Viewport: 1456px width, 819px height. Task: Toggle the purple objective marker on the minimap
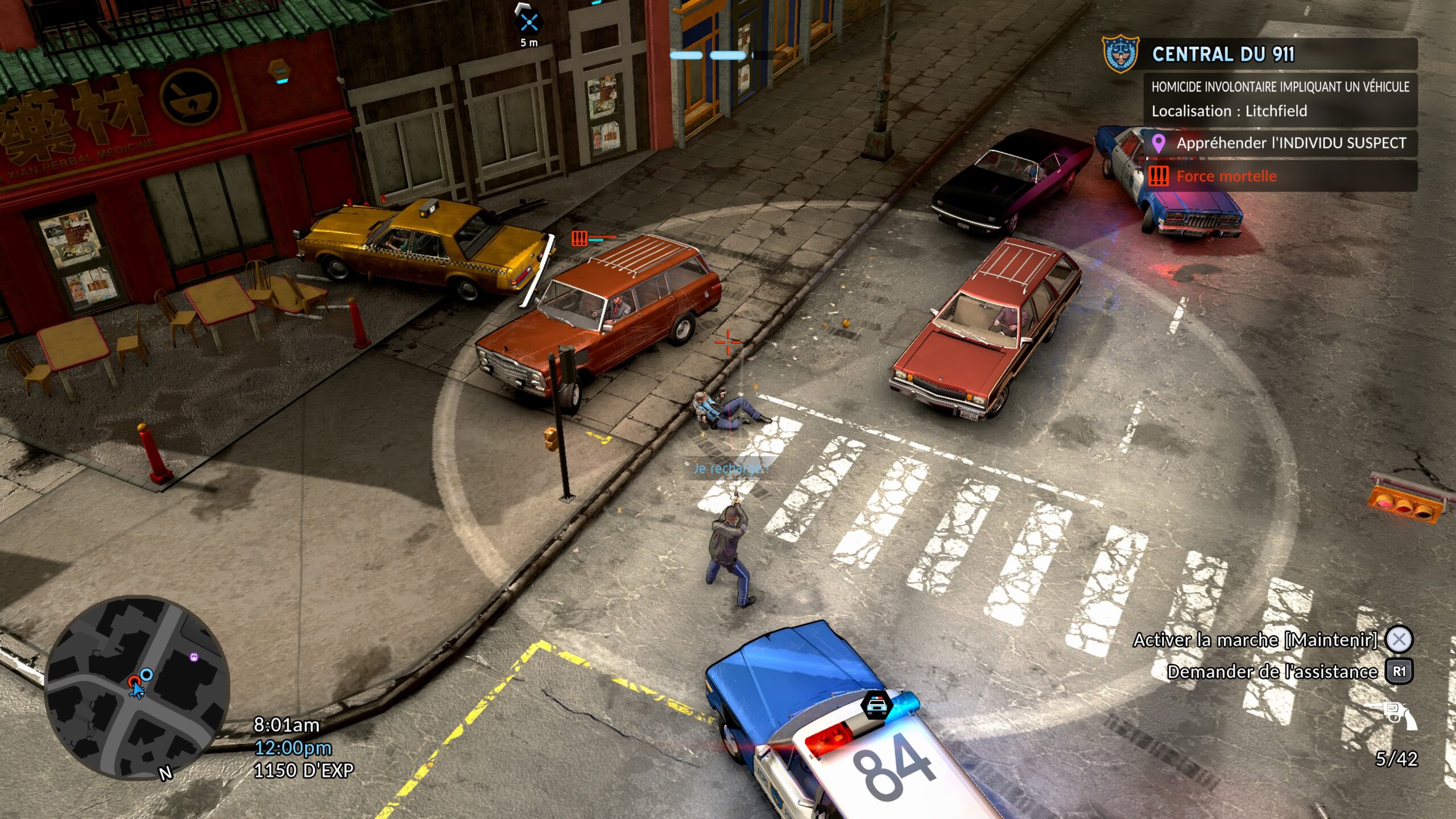(x=194, y=658)
